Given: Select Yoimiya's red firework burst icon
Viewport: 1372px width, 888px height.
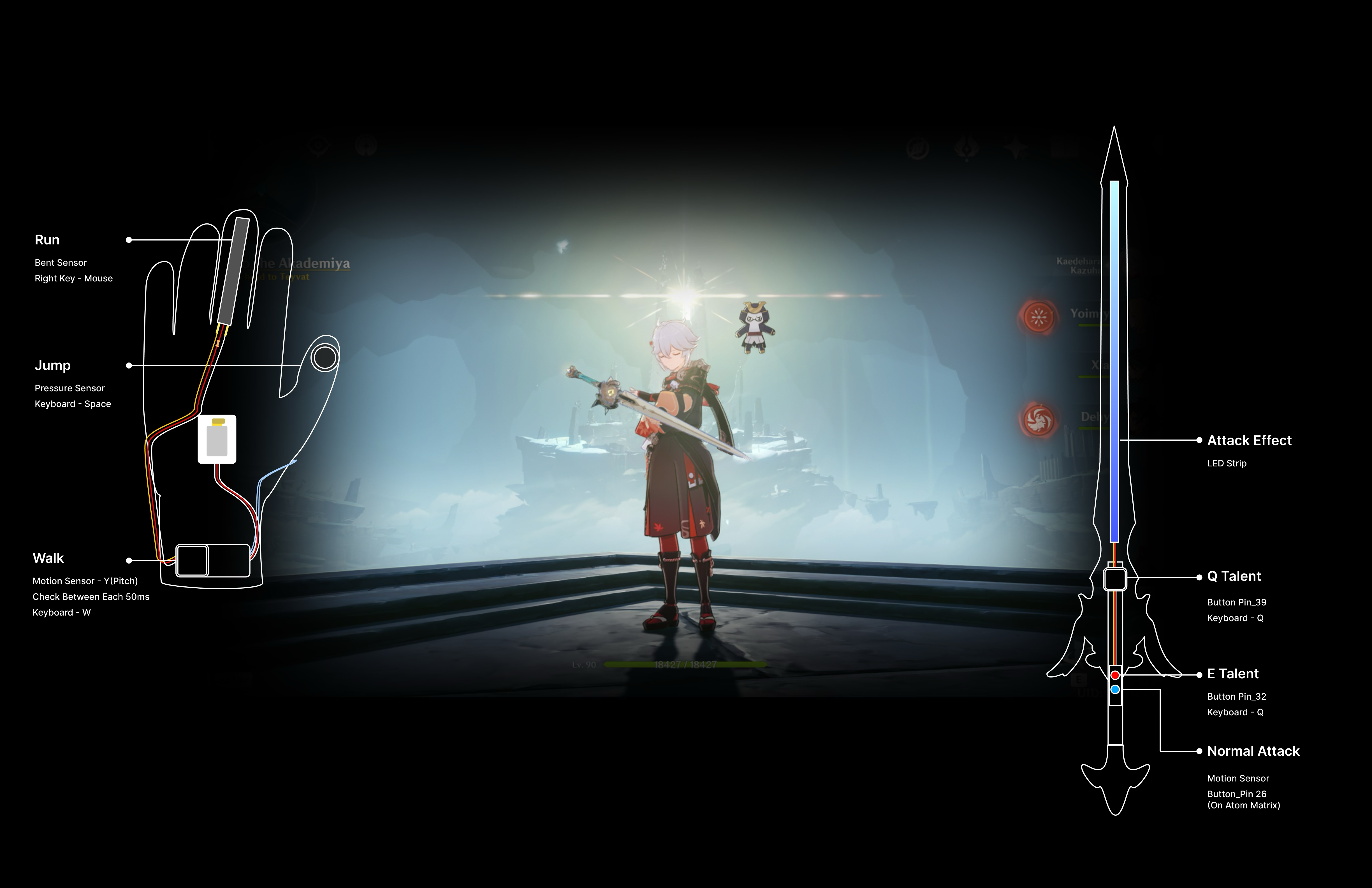Looking at the screenshot, I should [x=1038, y=316].
